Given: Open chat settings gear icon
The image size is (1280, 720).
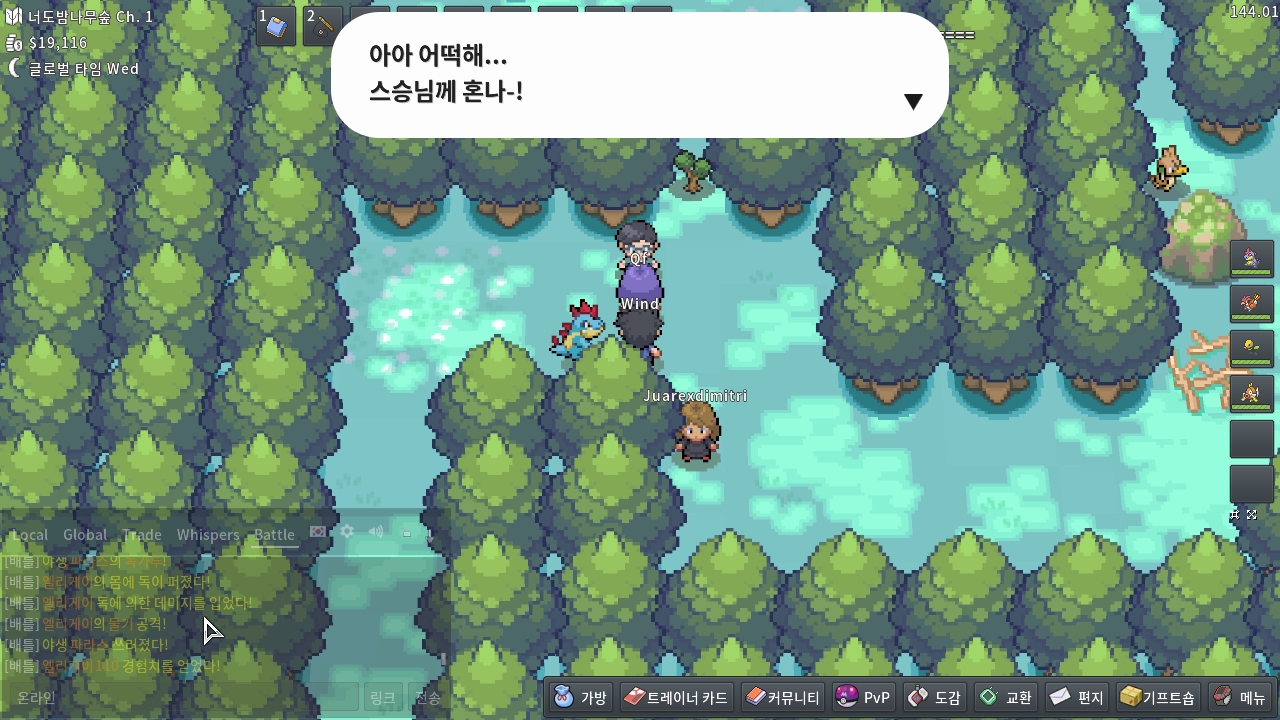Looking at the screenshot, I should click(347, 532).
